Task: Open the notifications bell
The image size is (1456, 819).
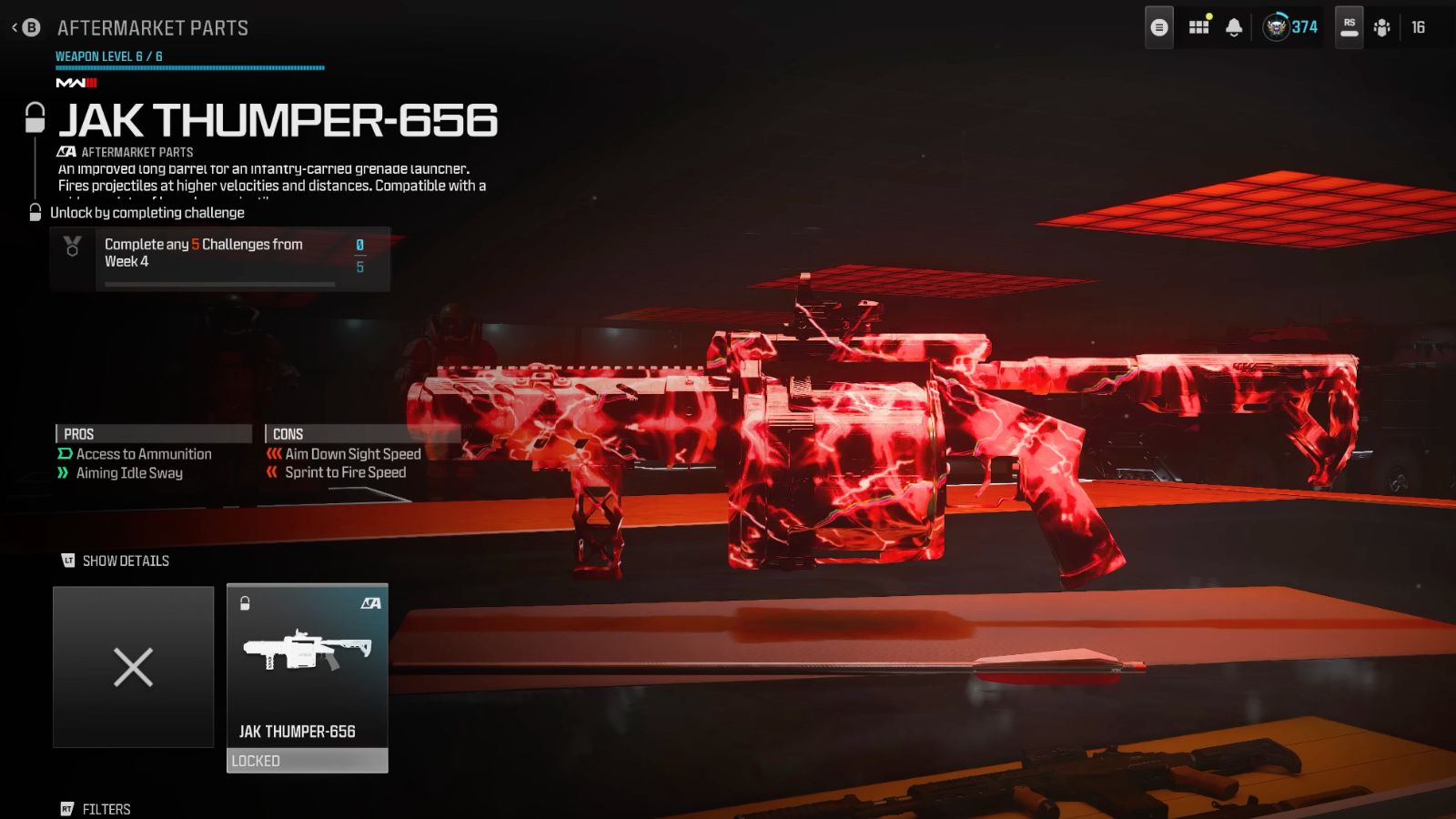Action: [x=1234, y=28]
